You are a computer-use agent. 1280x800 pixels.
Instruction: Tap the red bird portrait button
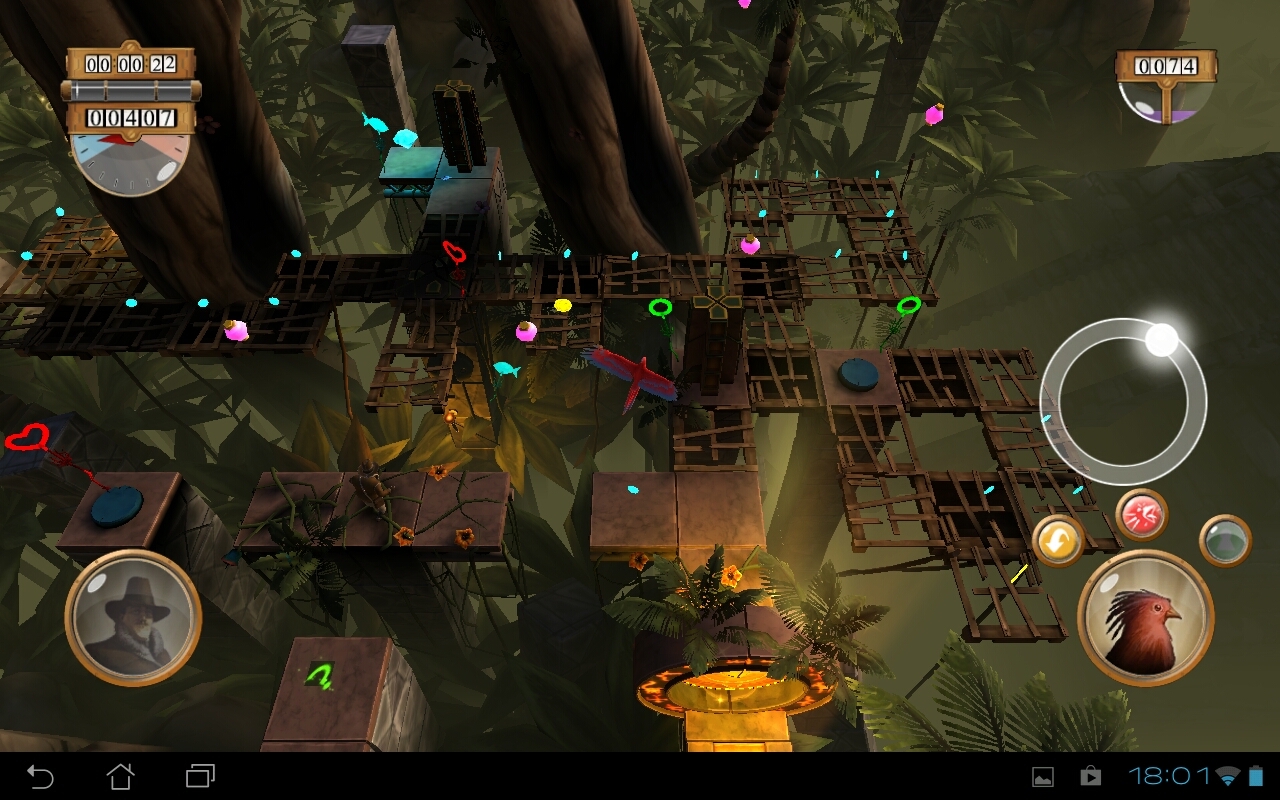[1145, 617]
